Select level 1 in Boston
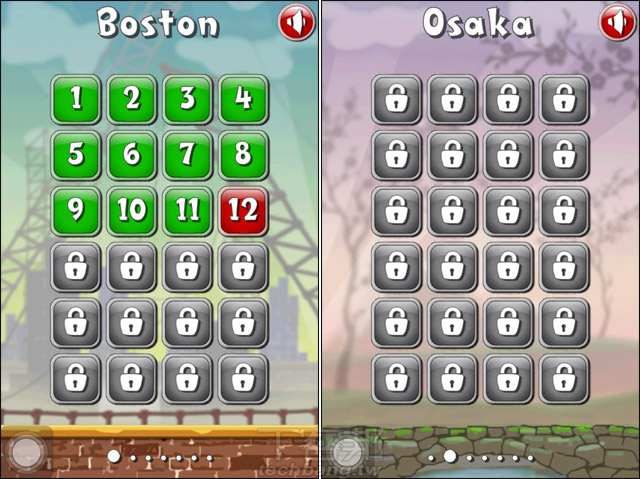The height and width of the screenshot is (479, 640). (76, 99)
